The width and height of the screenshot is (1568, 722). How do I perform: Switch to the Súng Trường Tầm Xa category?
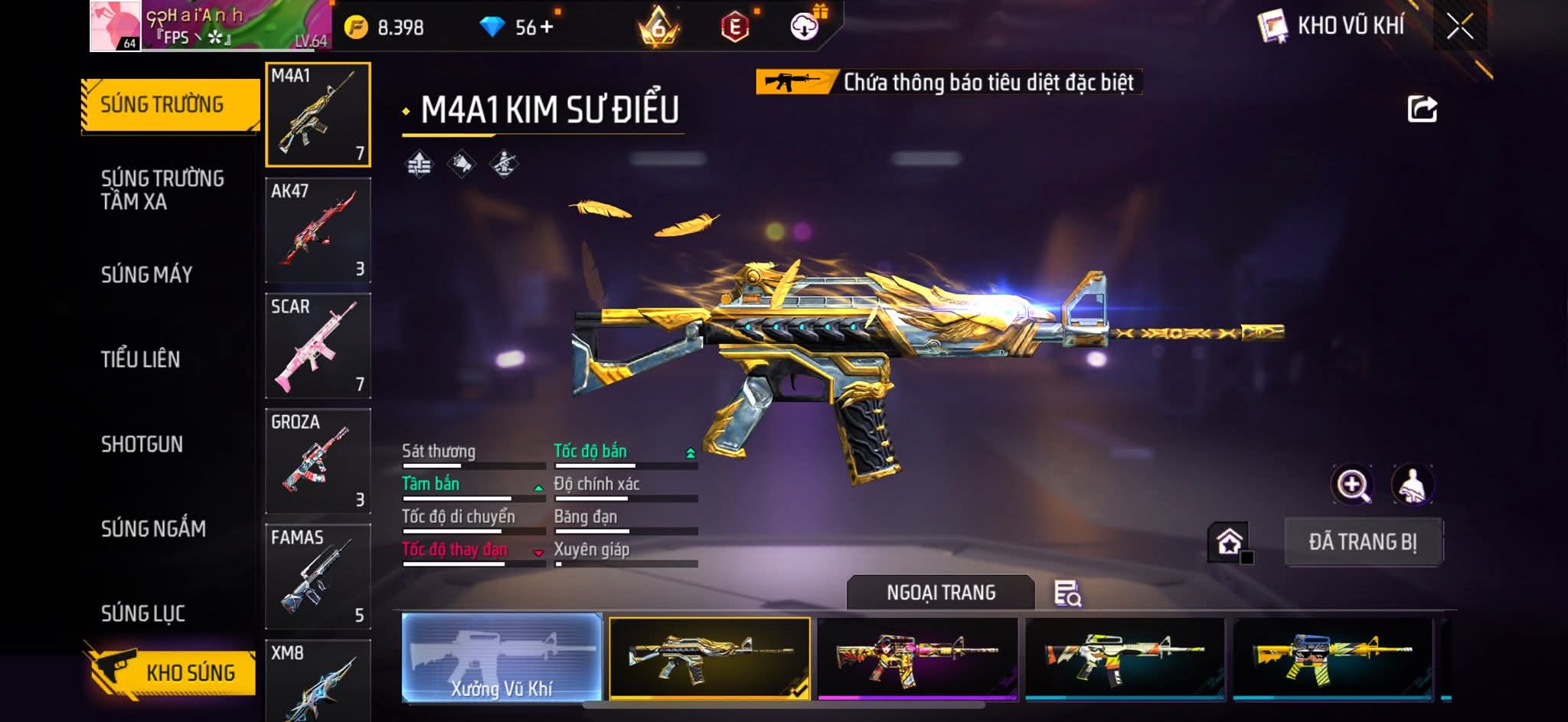[x=162, y=190]
